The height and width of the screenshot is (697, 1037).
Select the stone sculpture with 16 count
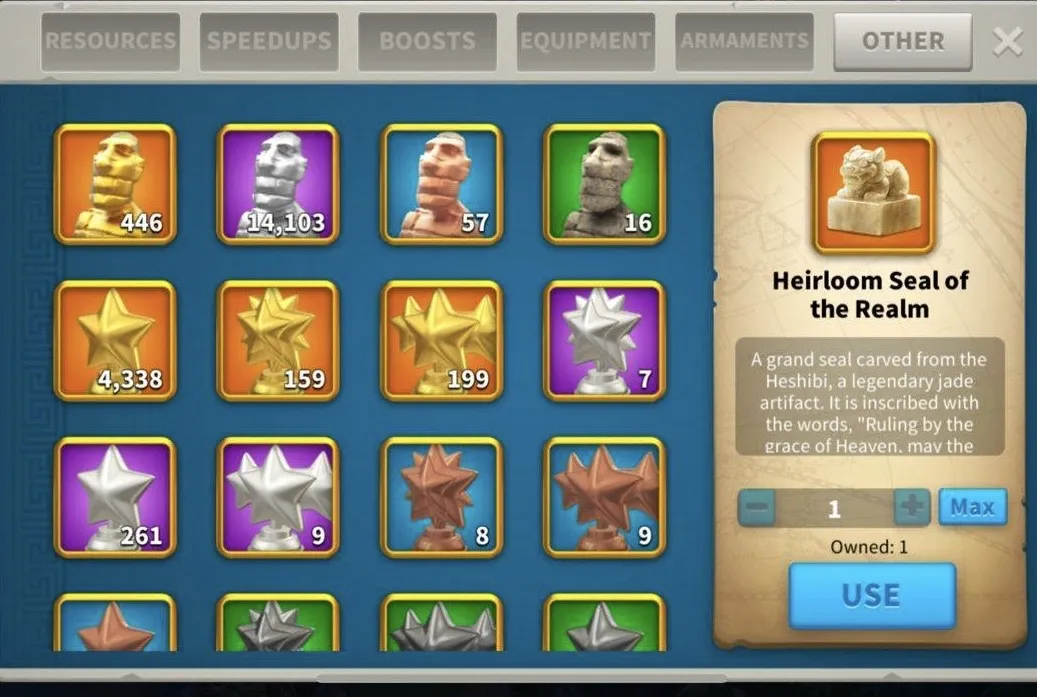tap(604, 184)
